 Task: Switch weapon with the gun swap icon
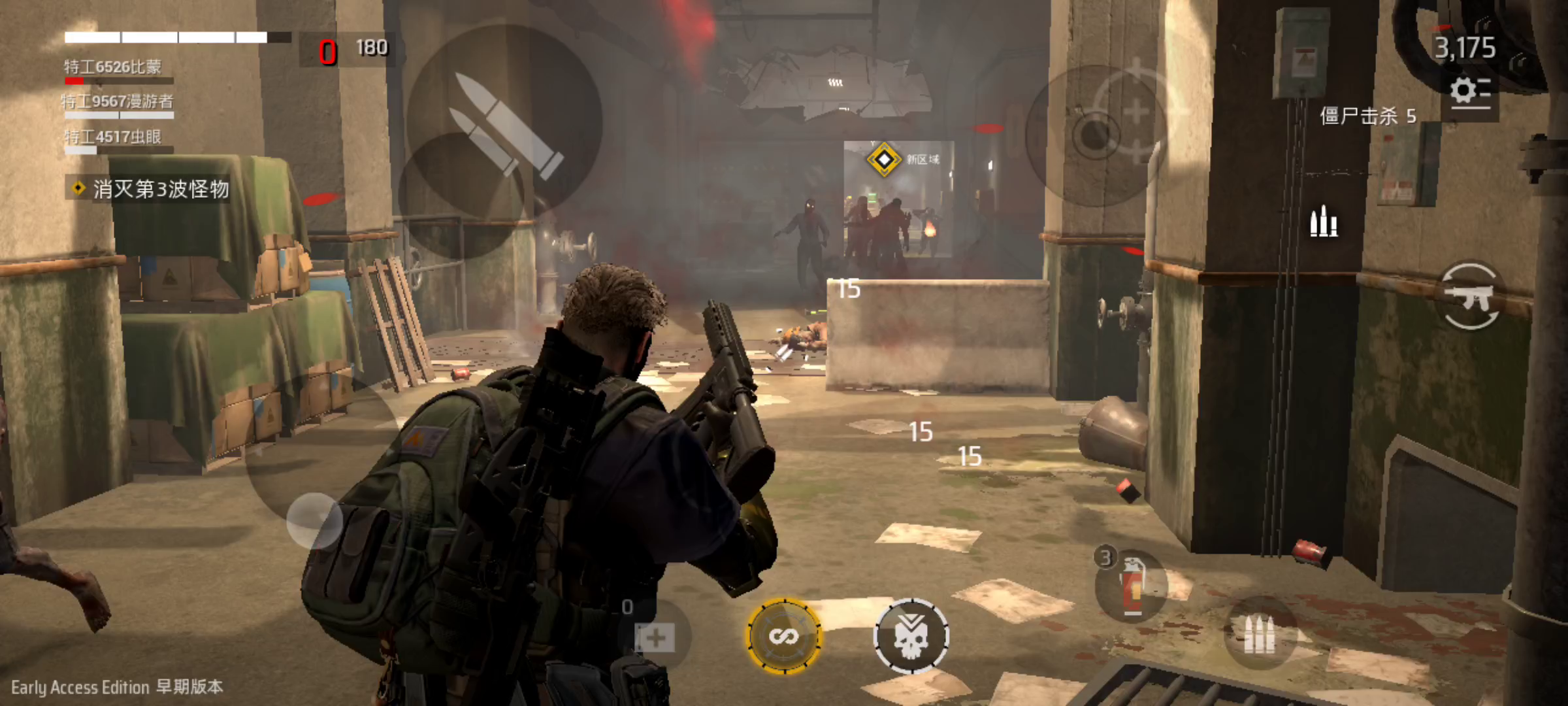[1470, 297]
